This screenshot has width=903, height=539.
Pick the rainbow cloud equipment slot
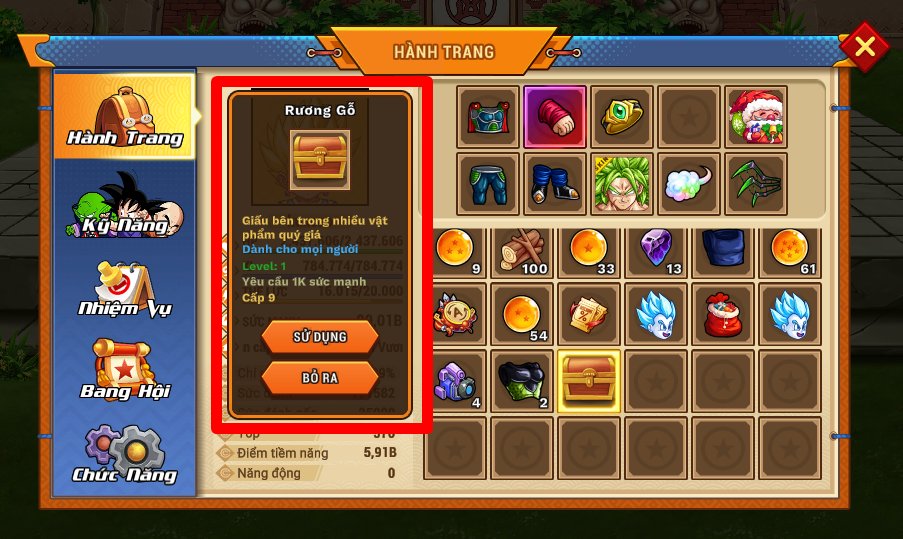click(x=689, y=183)
